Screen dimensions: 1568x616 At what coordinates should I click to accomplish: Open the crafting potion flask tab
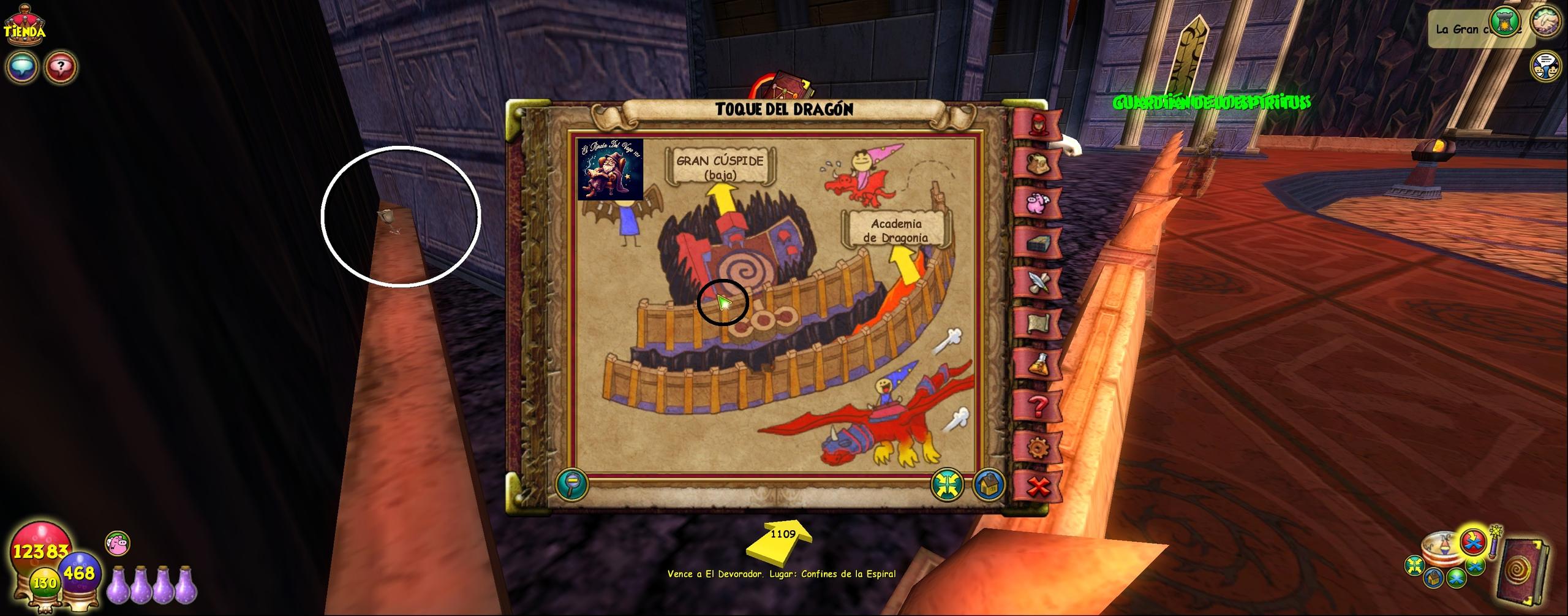pyautogui.click(x=1038, y=363)
